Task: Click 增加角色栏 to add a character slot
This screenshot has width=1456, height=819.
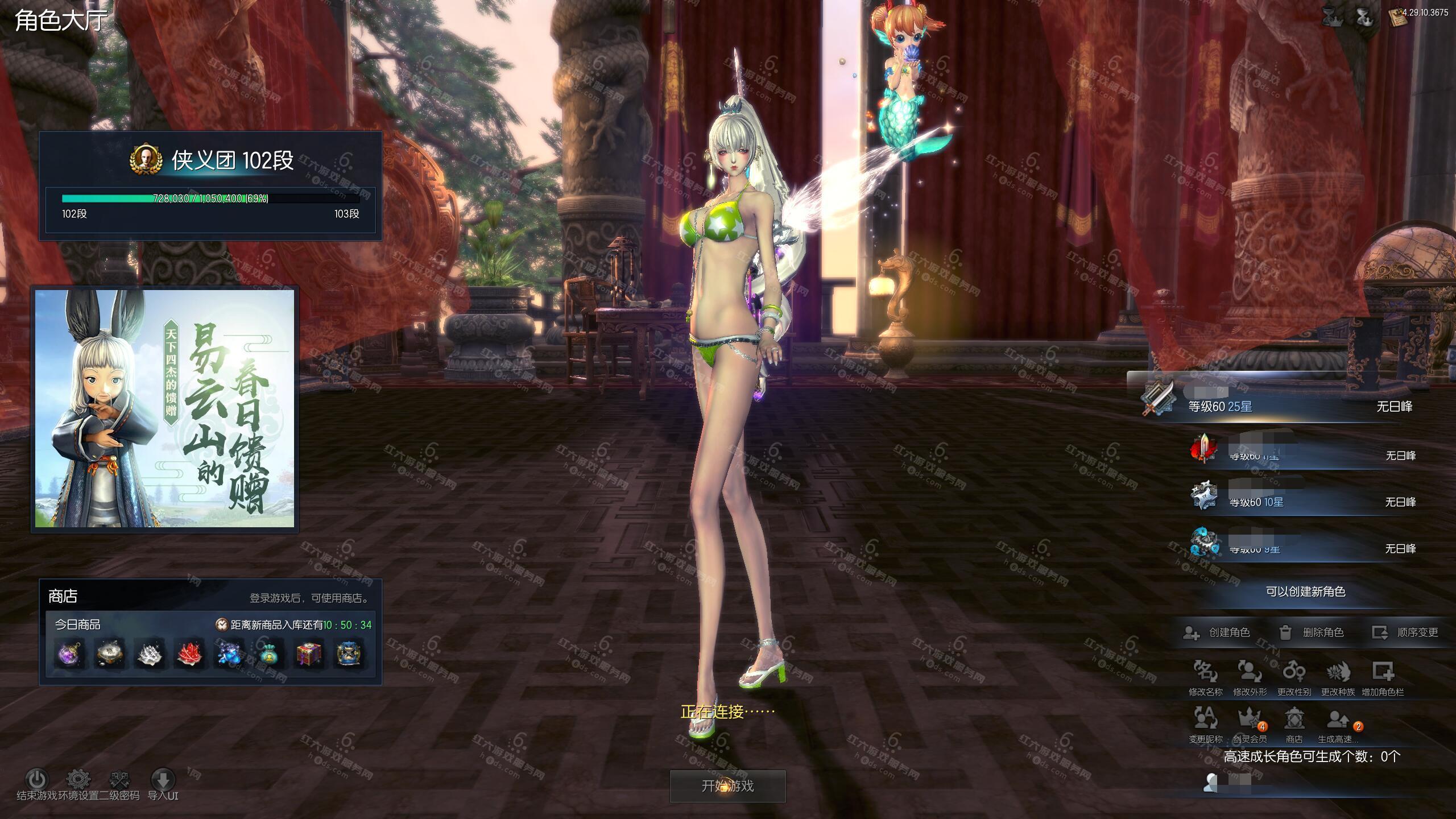Action: point(1383,677)
